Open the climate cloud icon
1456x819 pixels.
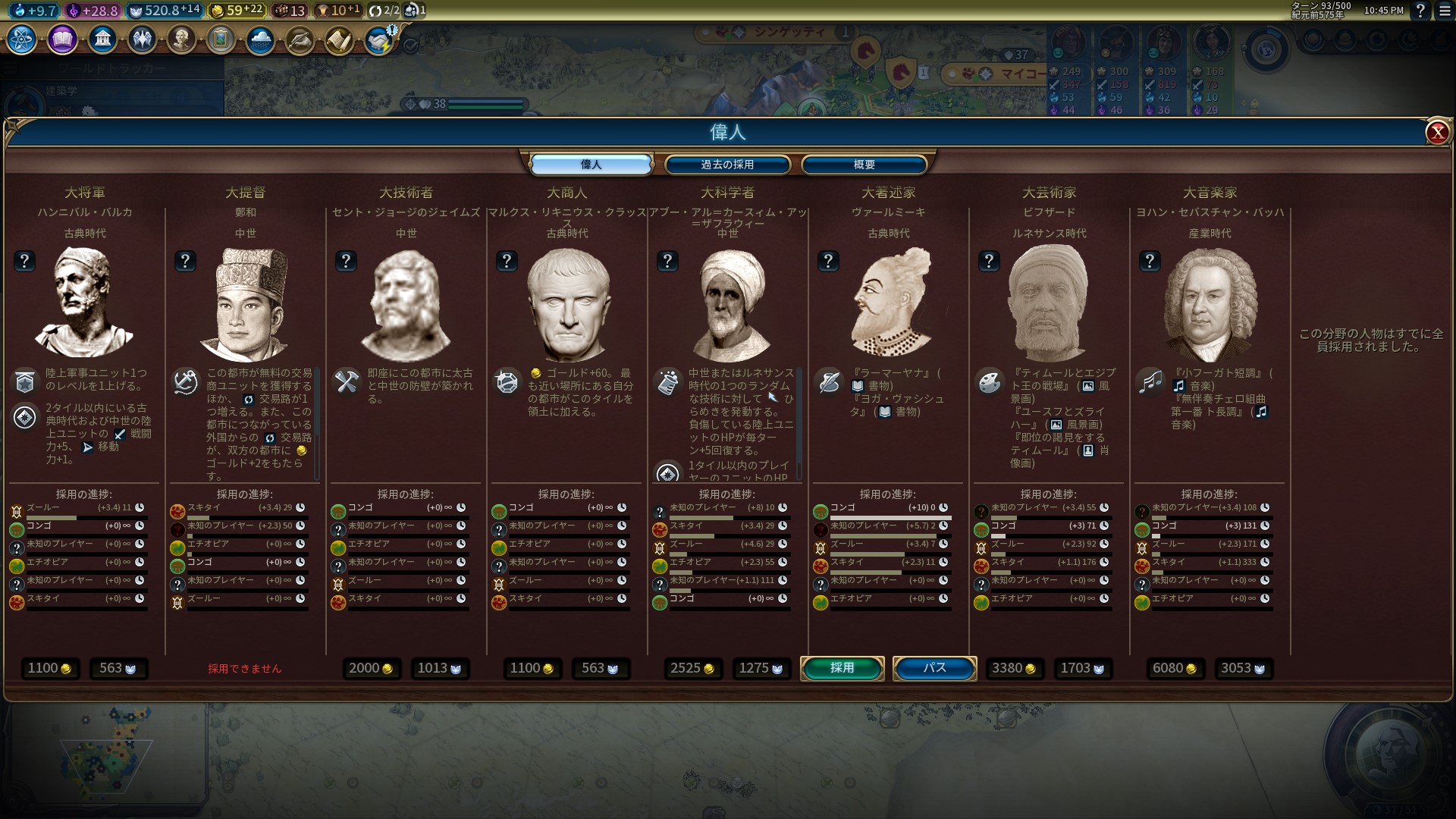260,39
